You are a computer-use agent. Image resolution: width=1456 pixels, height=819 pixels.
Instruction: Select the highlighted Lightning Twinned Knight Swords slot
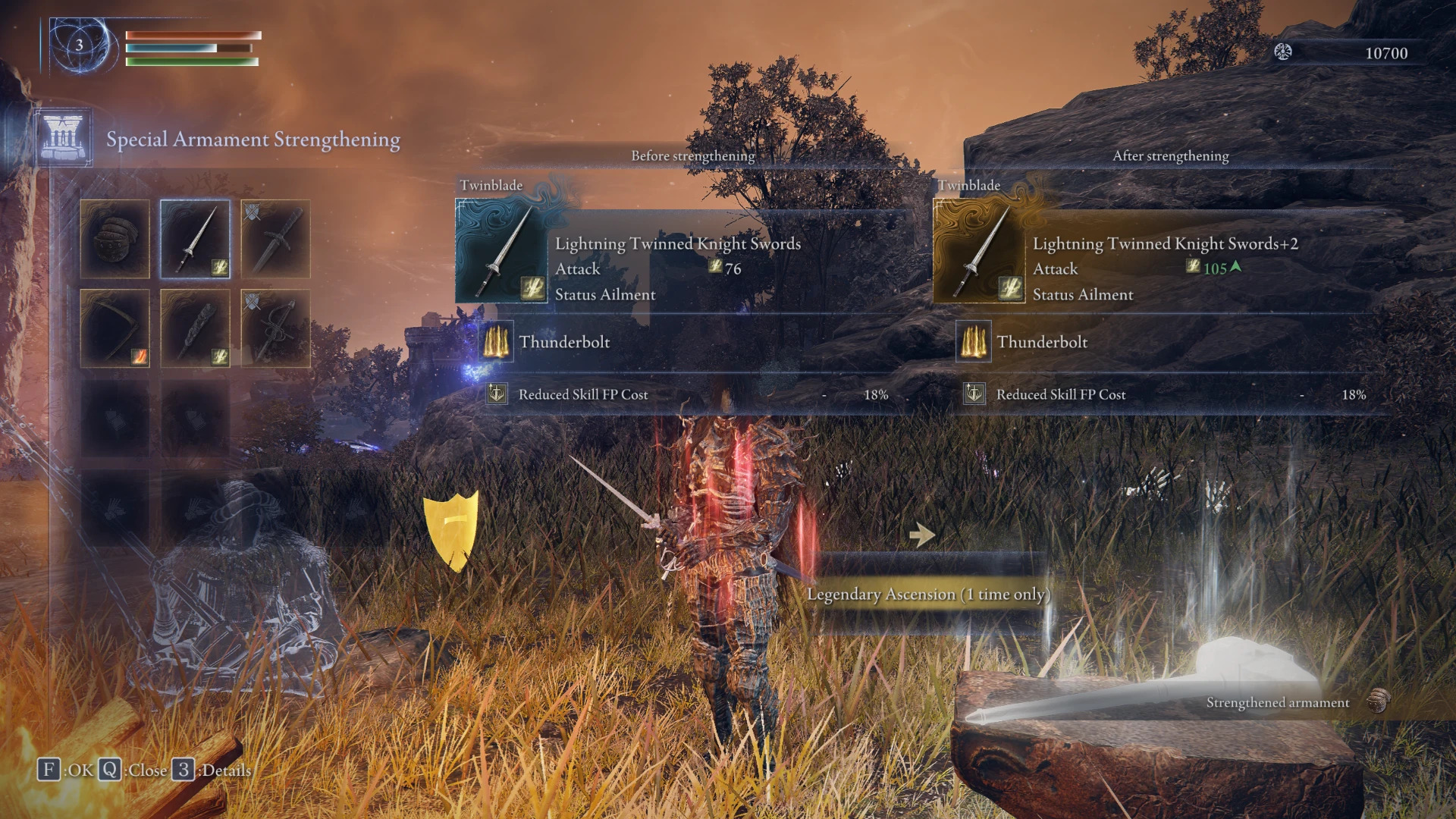[195, 239]
